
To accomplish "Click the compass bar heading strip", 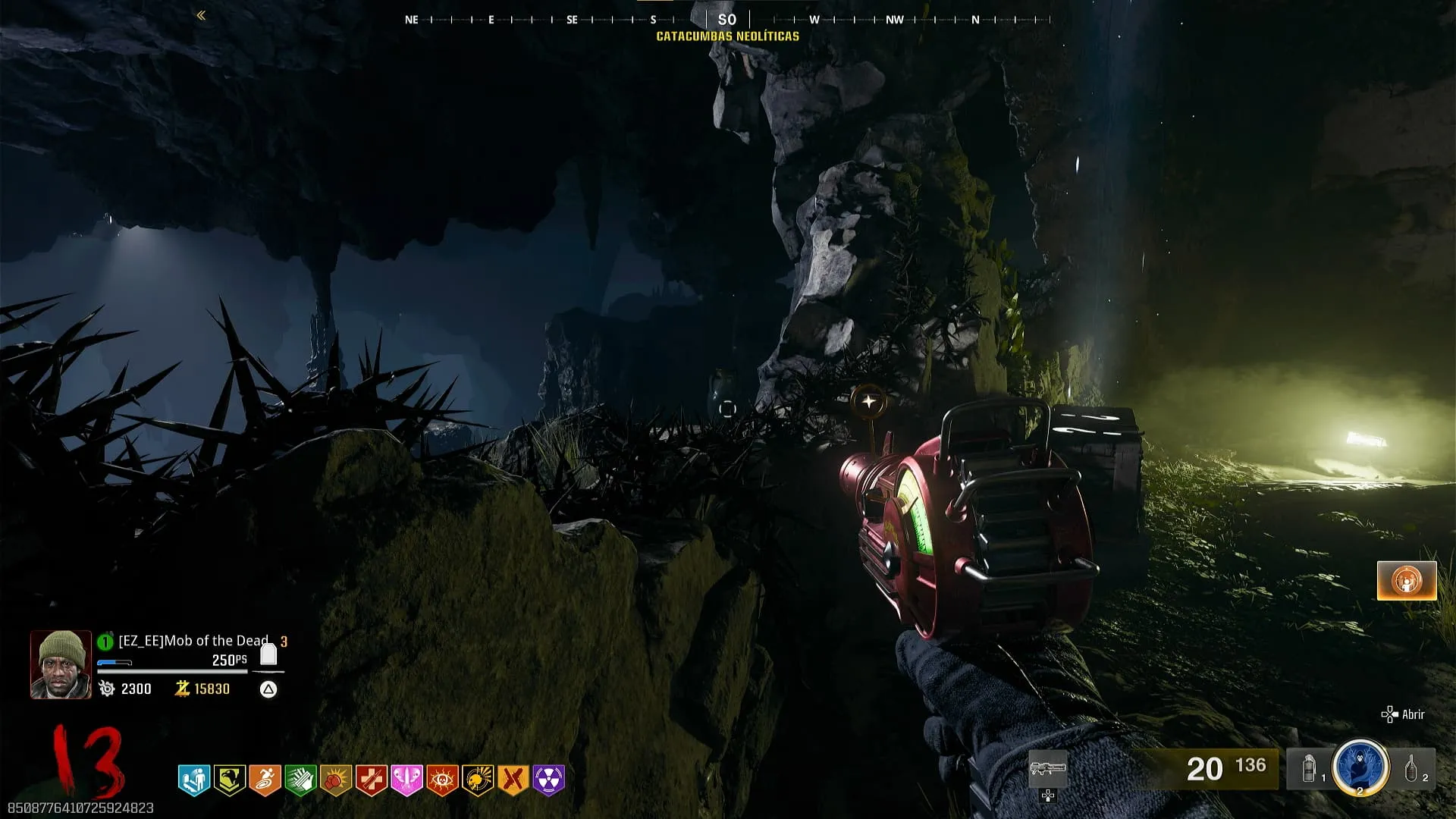I will click(726, 20).
